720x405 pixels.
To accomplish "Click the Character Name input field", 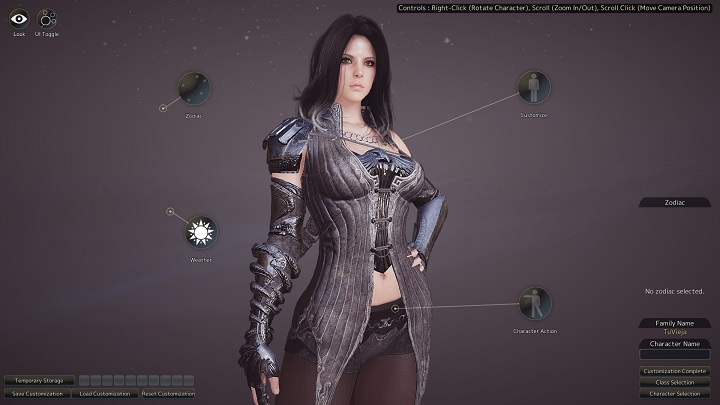I will point(674,354).
